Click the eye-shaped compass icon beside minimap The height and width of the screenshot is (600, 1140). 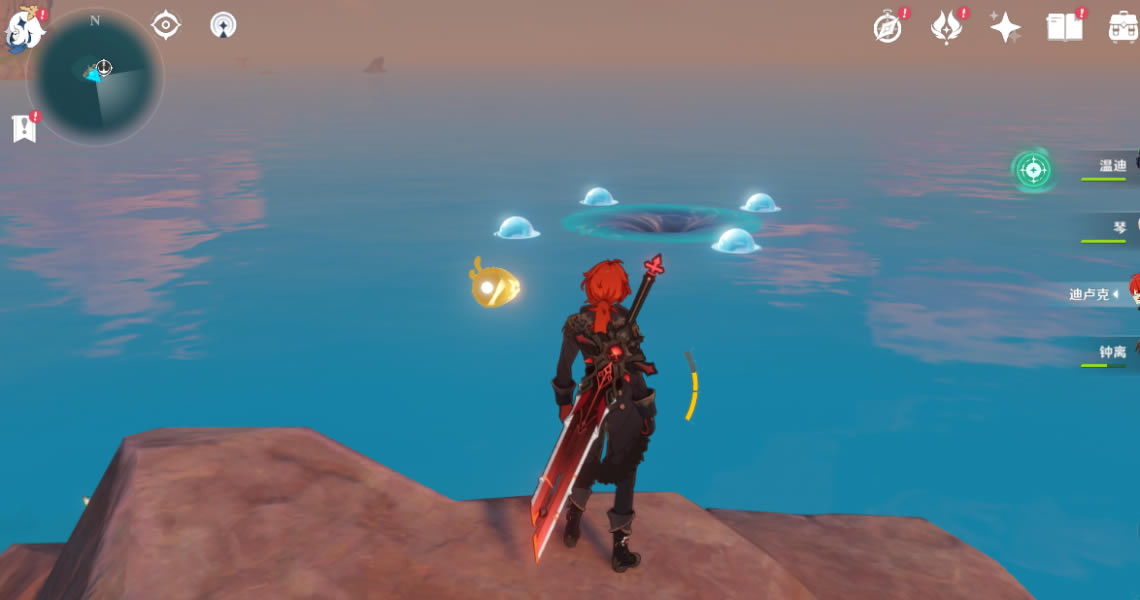165,25
